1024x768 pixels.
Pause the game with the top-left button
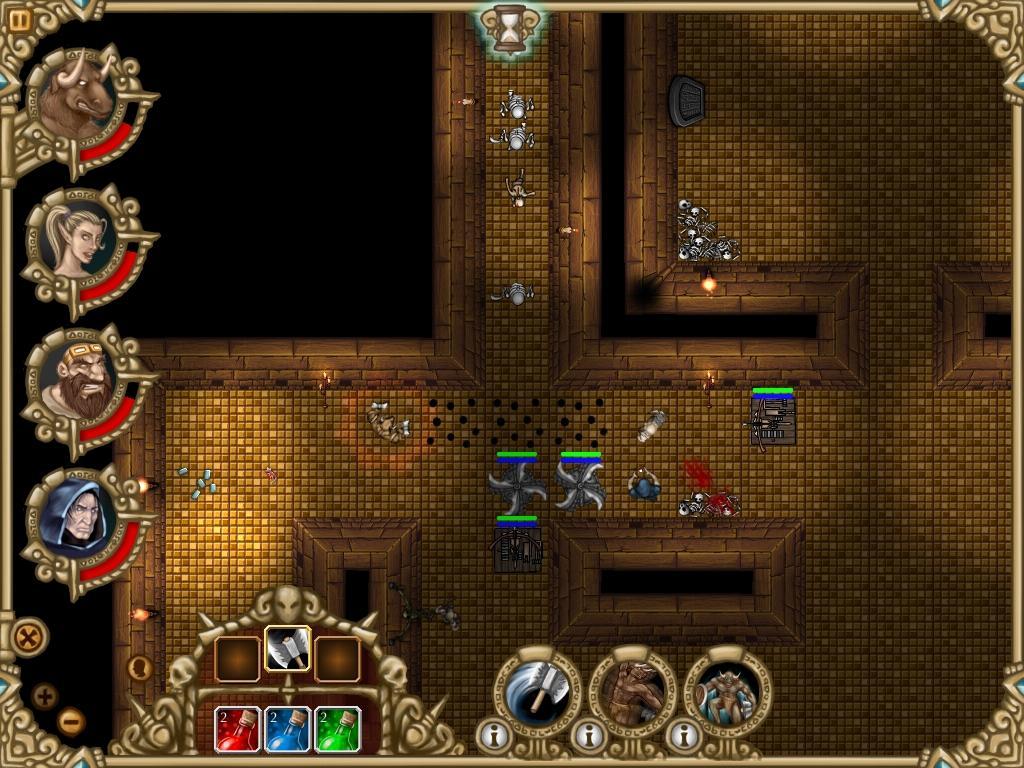point(20,18)
